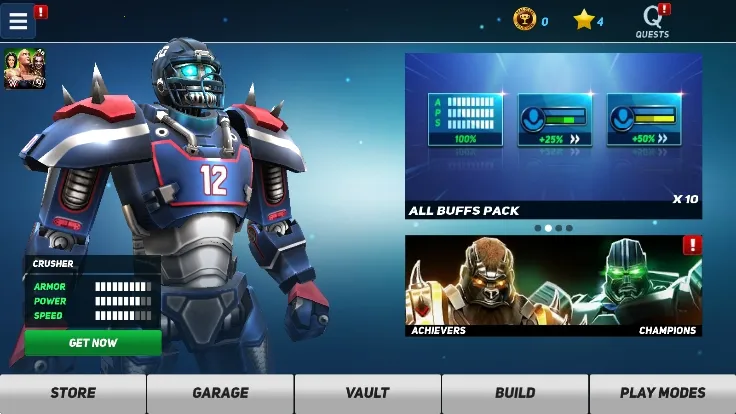This screenshot has height=414, width=736.
Task: Open the Store tab
Action: click(x=73, y=393)
